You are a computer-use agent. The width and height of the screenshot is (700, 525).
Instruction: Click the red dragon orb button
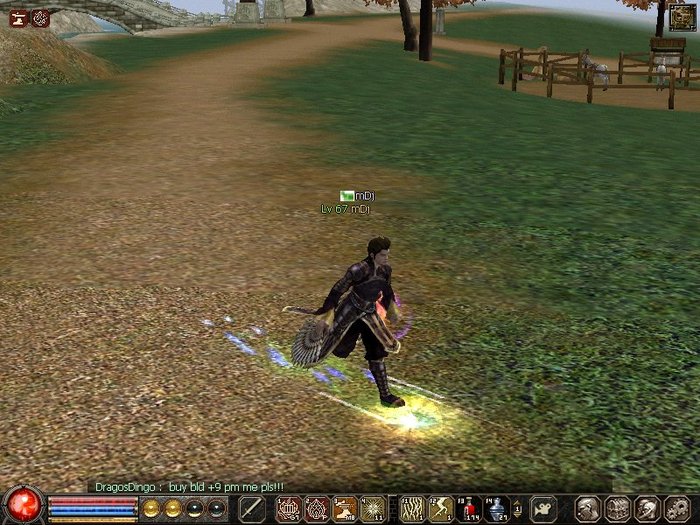click(22, 505)
